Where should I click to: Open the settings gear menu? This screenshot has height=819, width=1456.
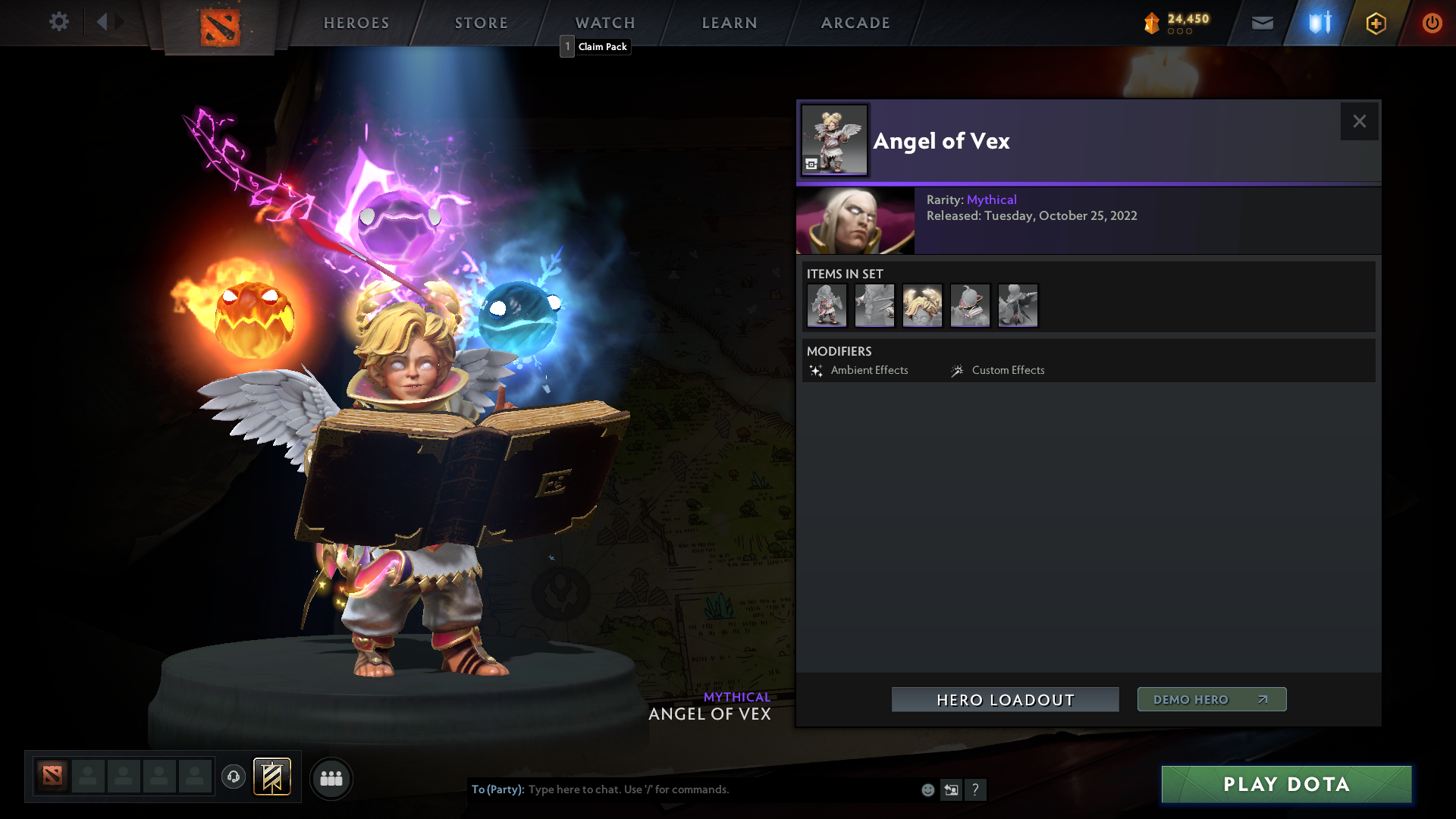click(59, 22)
